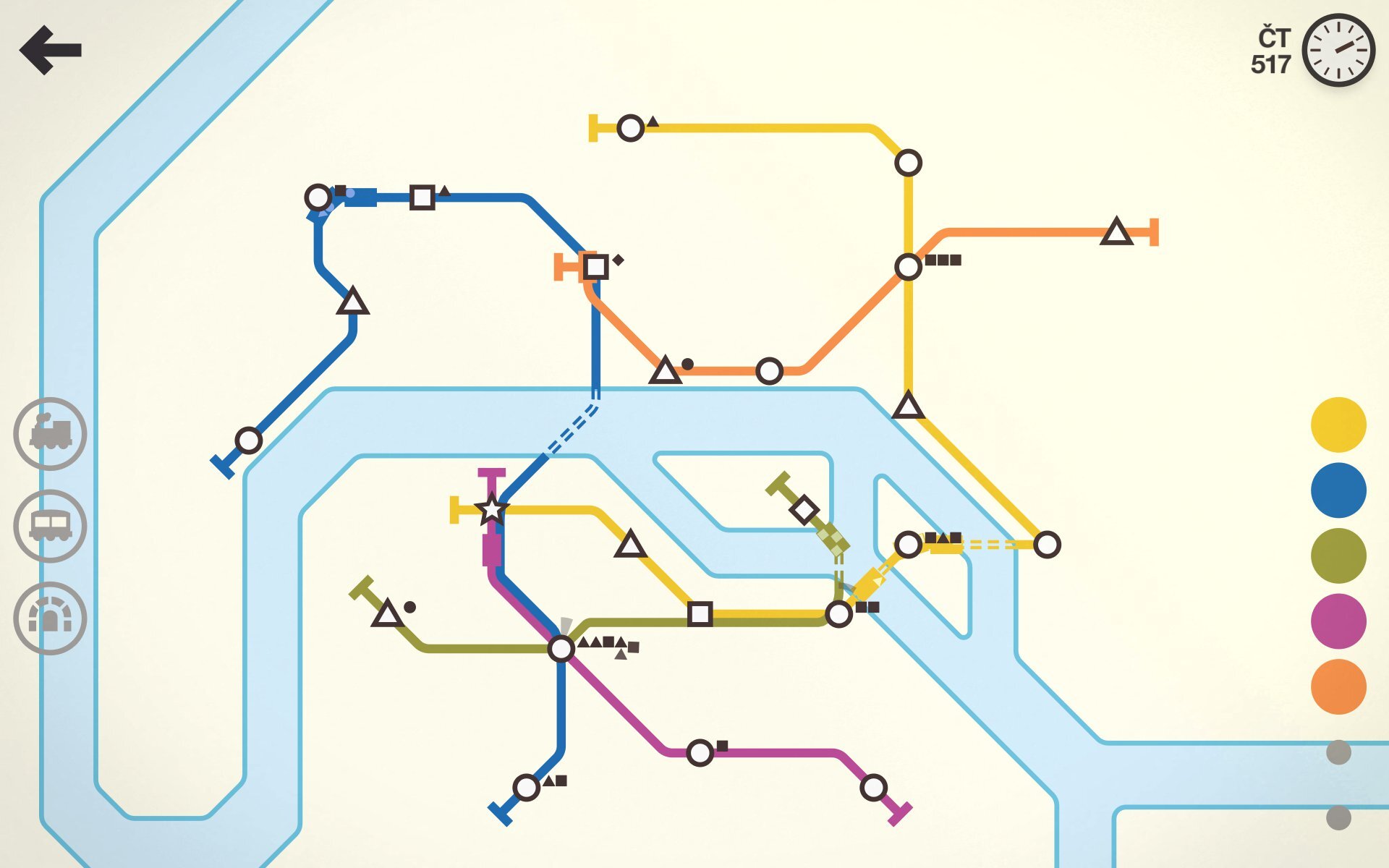Open the pink line by clicking its swatch

click(1338, 618)
